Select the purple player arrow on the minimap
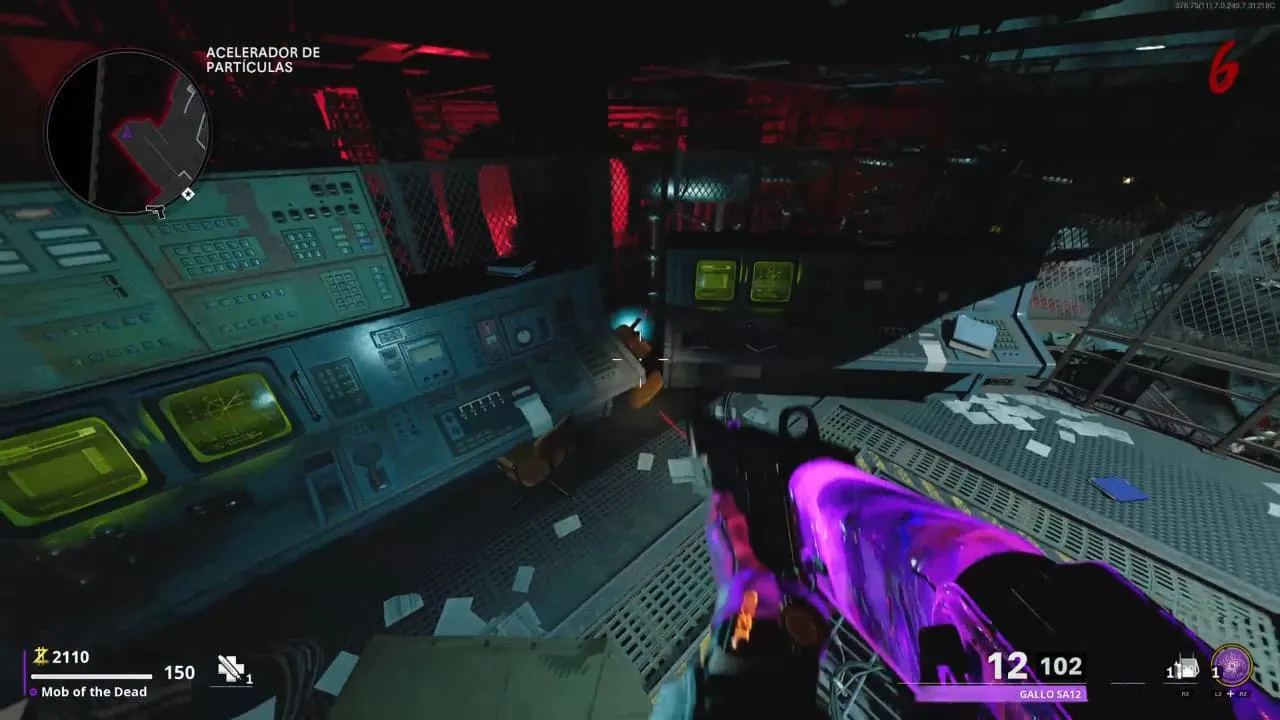This screenshot has width=1280, height=720. 127,132
